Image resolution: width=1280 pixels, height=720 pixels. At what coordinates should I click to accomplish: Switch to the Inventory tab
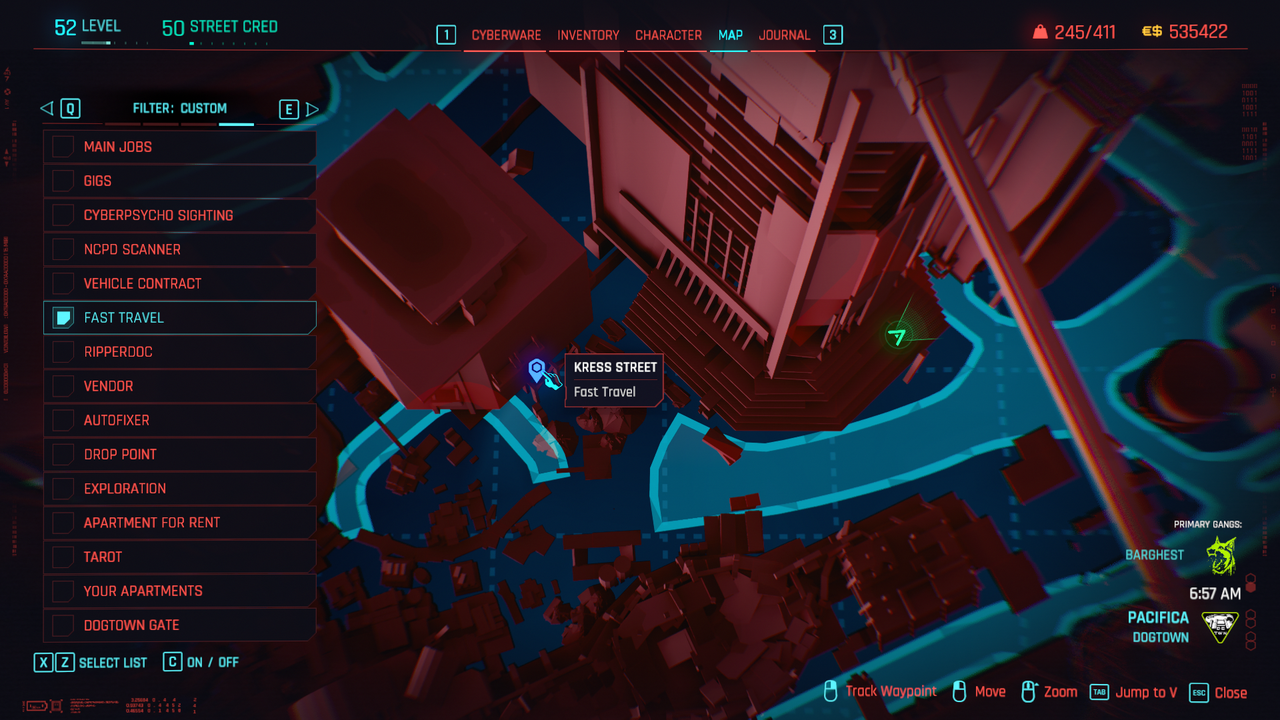tap(588, 35)
